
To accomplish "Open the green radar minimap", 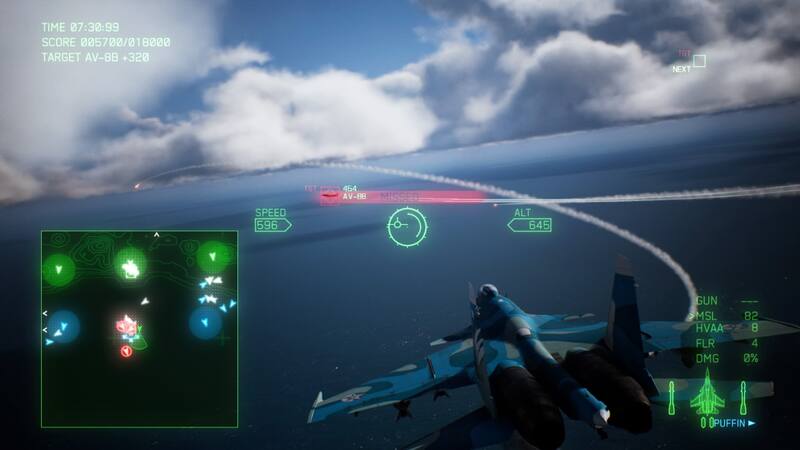I will [x=139, y=329].
